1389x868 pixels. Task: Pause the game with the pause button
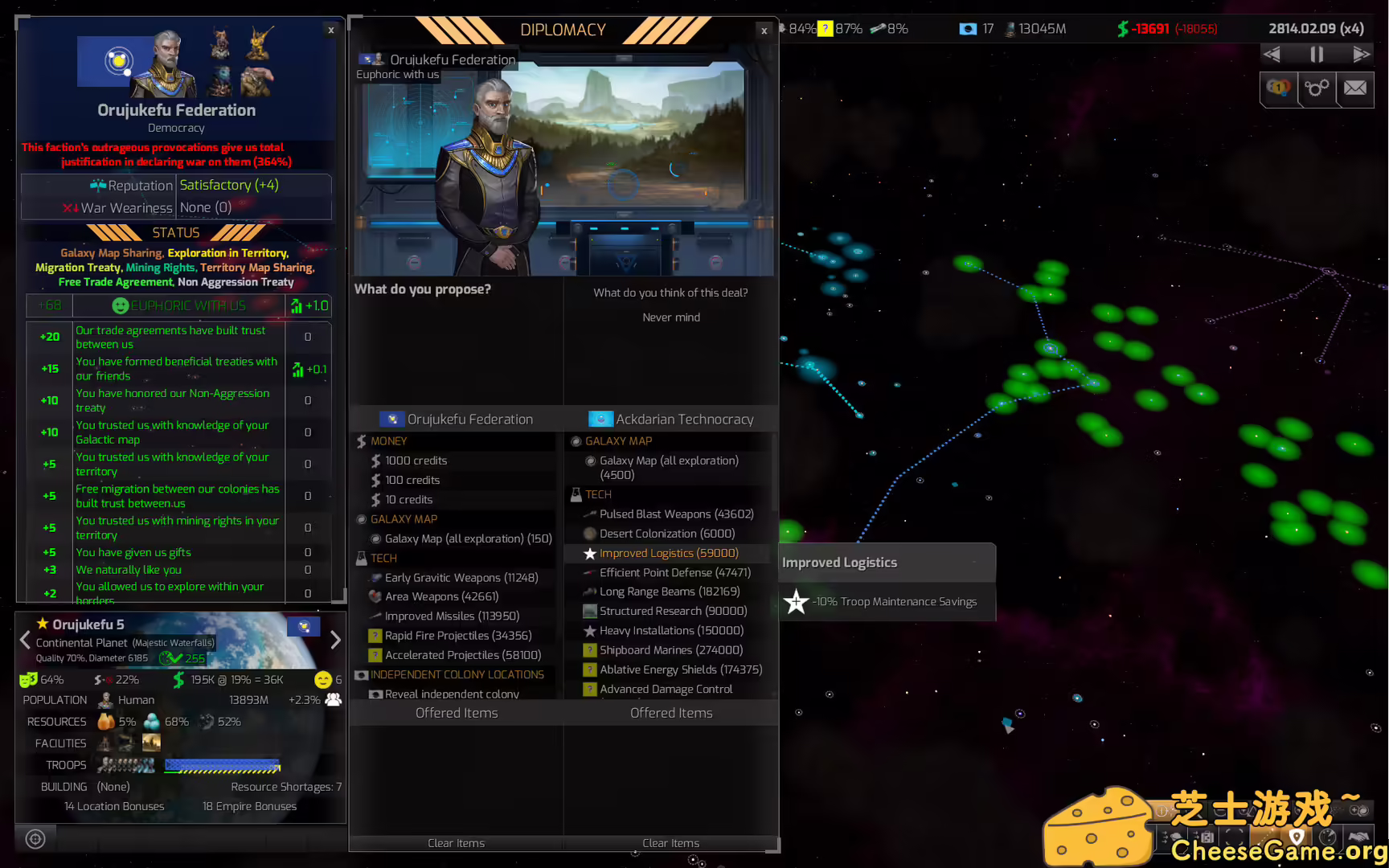click(1316, 54)
